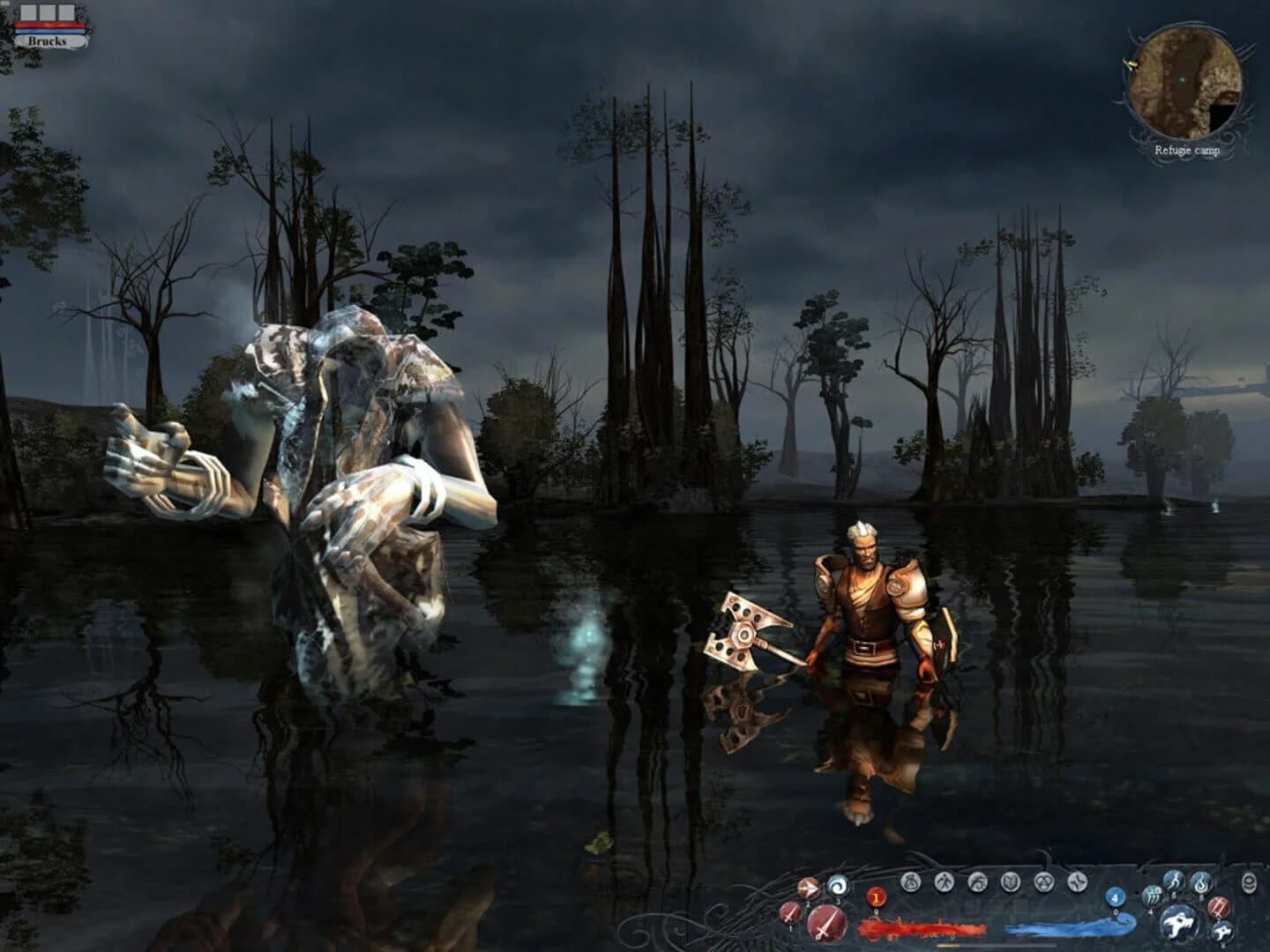Drink the red health potion
The height and width of the screenshot is (952, 1270).
[876, 898]
